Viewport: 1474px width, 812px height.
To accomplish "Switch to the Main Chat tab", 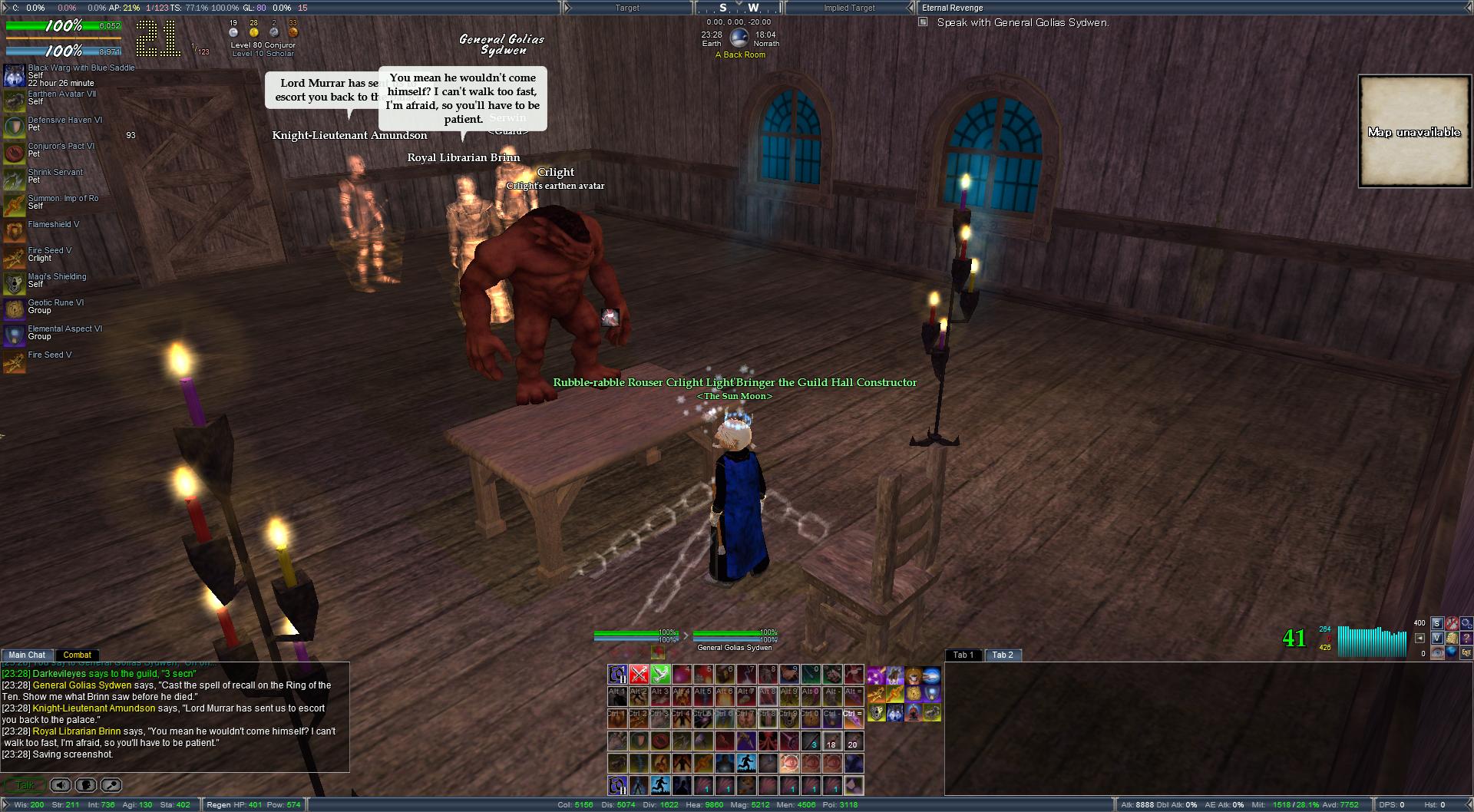I will tap(27, 655).
